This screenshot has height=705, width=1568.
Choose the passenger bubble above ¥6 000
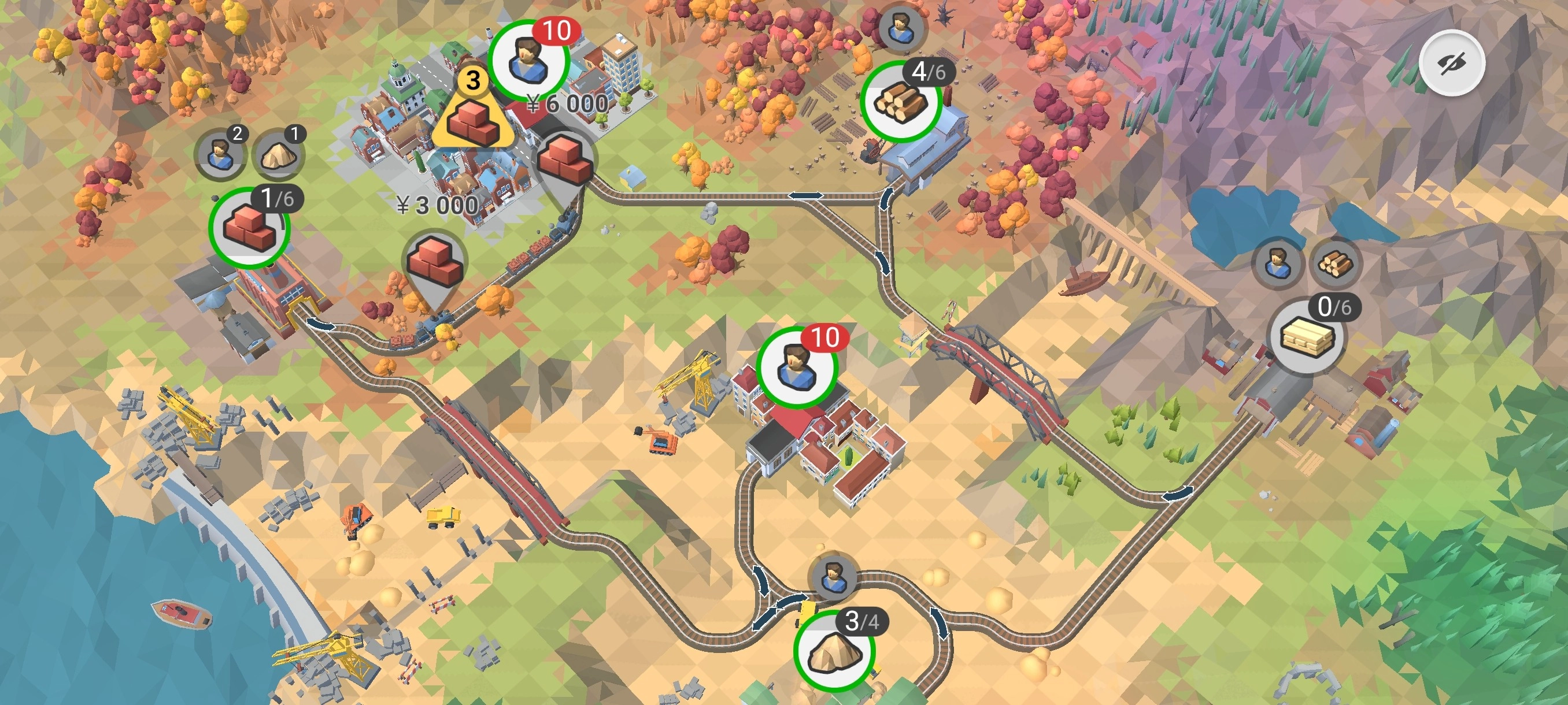[x=529, y=61]
